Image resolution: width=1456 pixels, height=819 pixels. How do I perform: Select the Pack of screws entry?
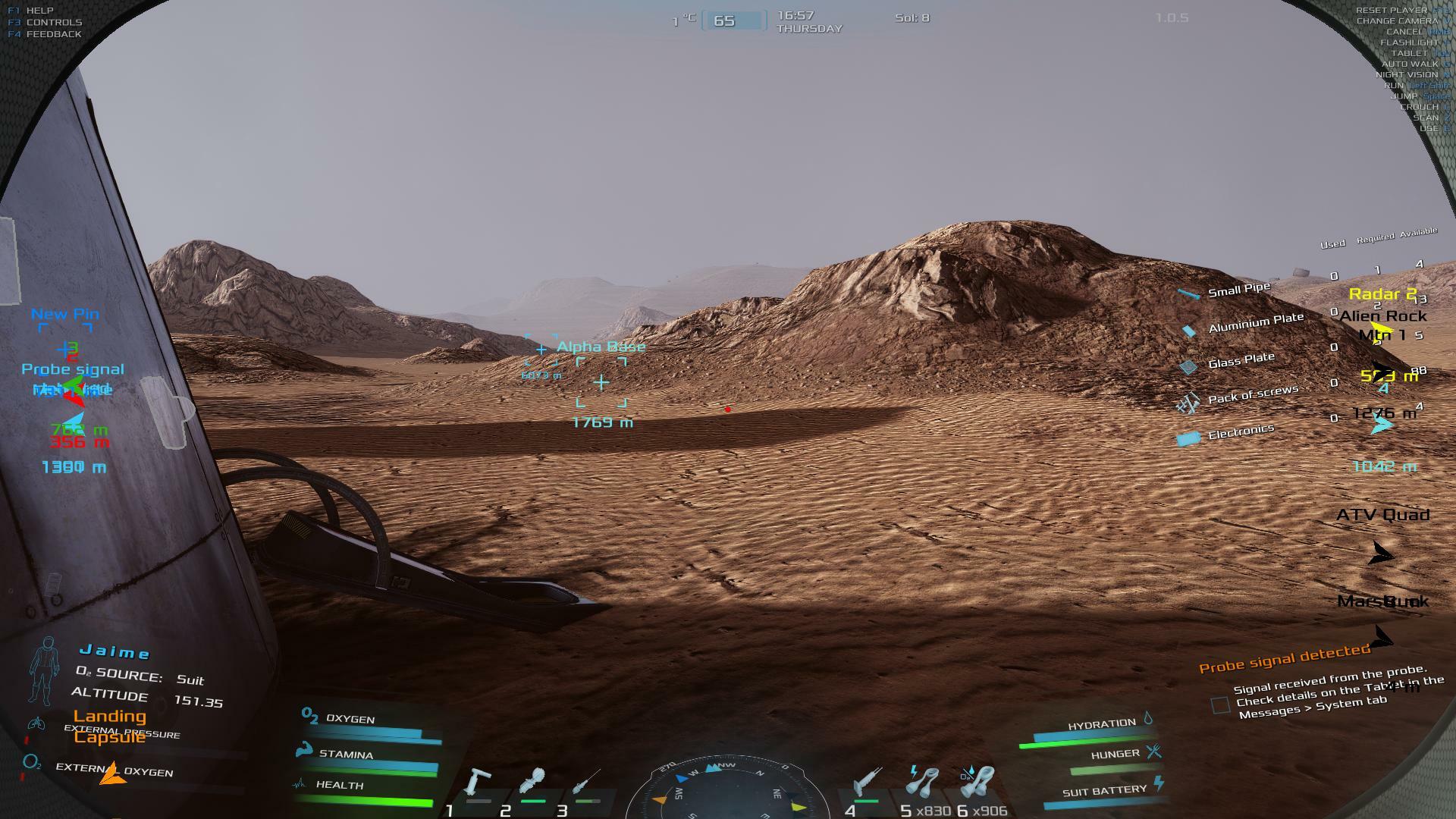pos(1252,394)
